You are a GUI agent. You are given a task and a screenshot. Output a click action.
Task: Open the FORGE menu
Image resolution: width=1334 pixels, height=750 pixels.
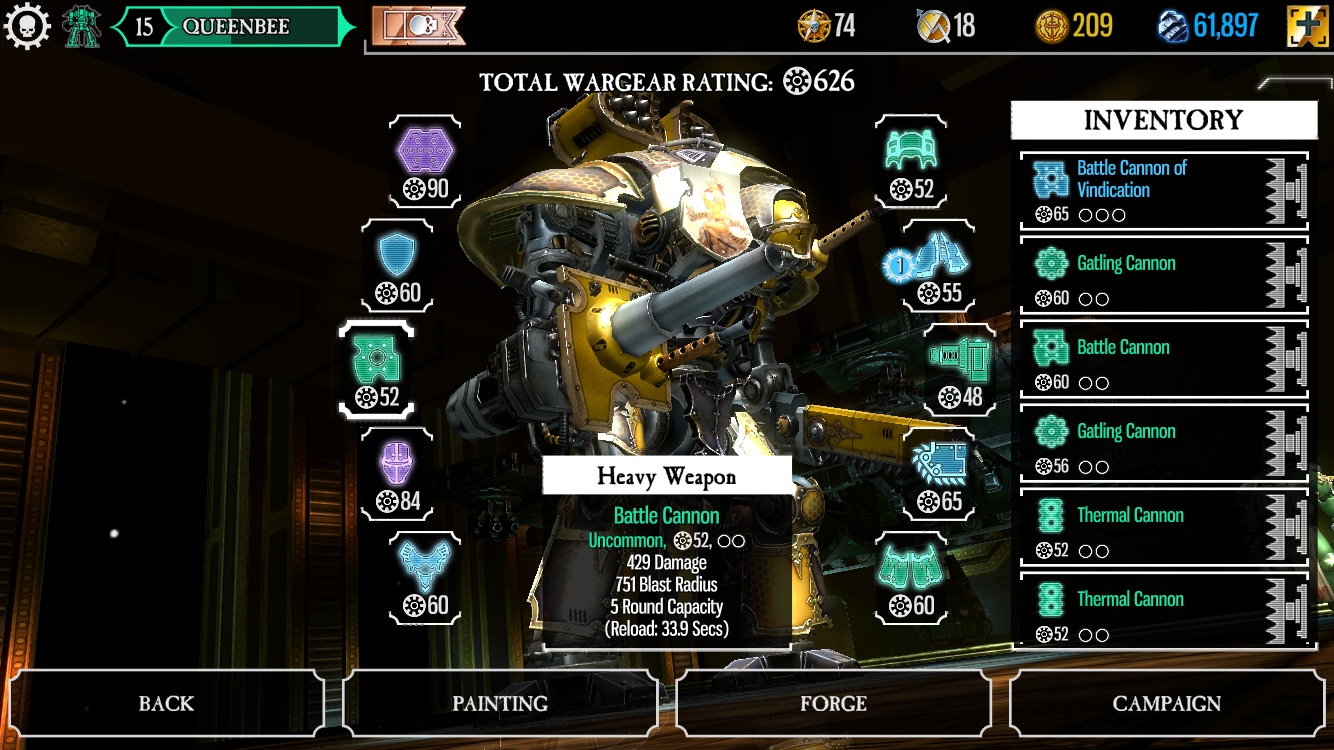pos(833,703)
